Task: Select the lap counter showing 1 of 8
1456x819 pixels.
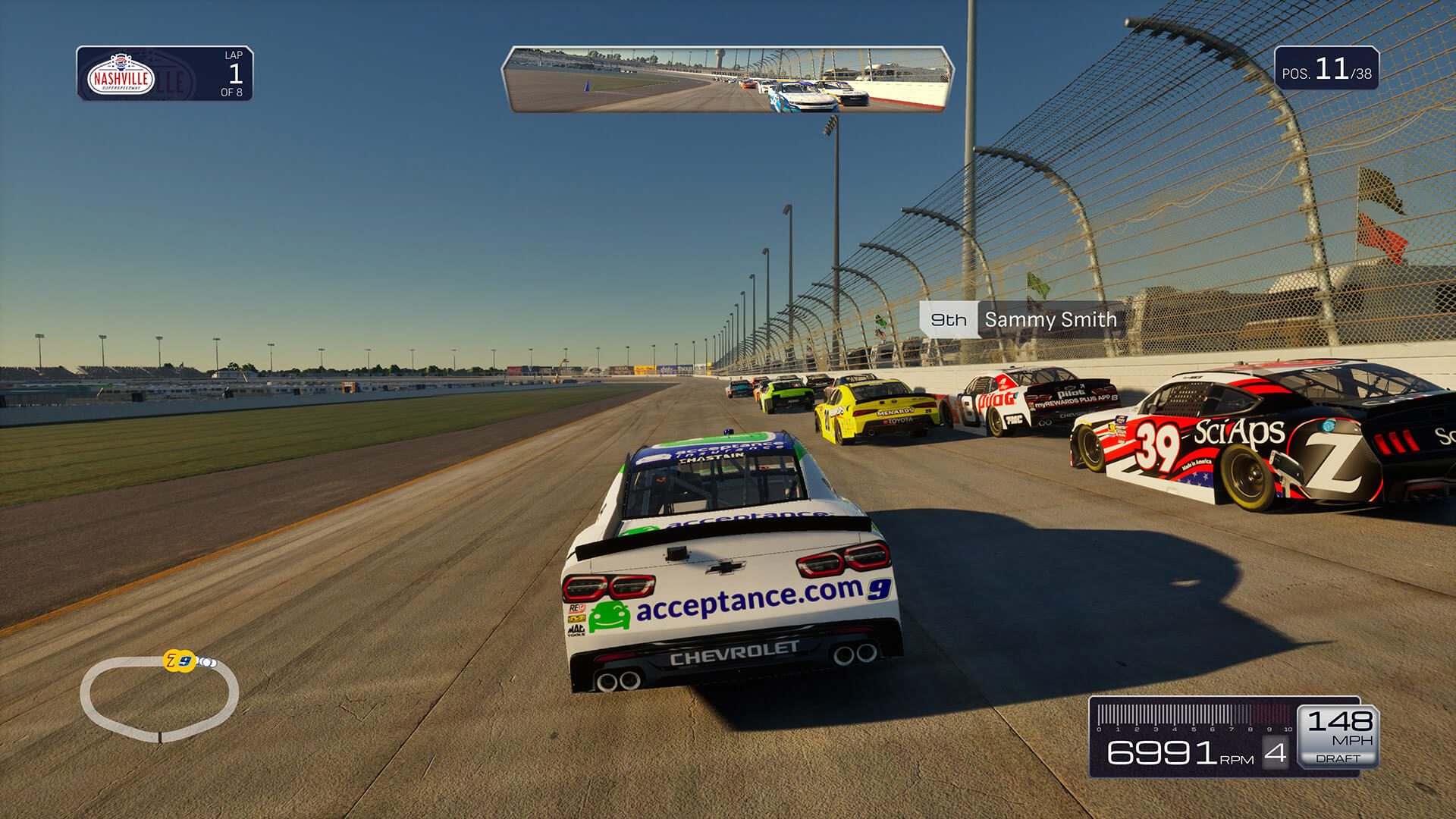Action: pyautogui.click(x=235, y=75)
